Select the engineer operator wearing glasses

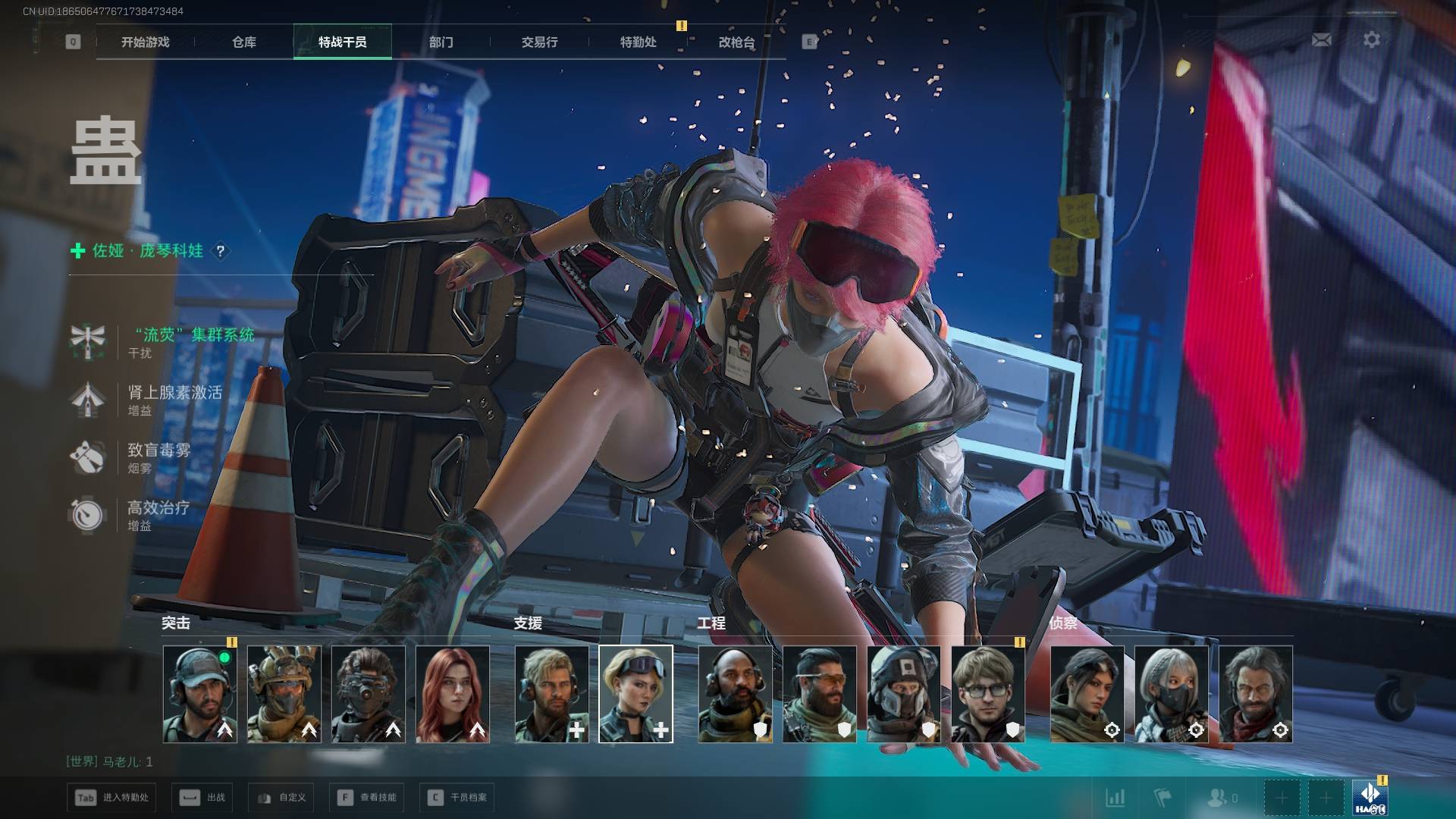tap(987, 693)
